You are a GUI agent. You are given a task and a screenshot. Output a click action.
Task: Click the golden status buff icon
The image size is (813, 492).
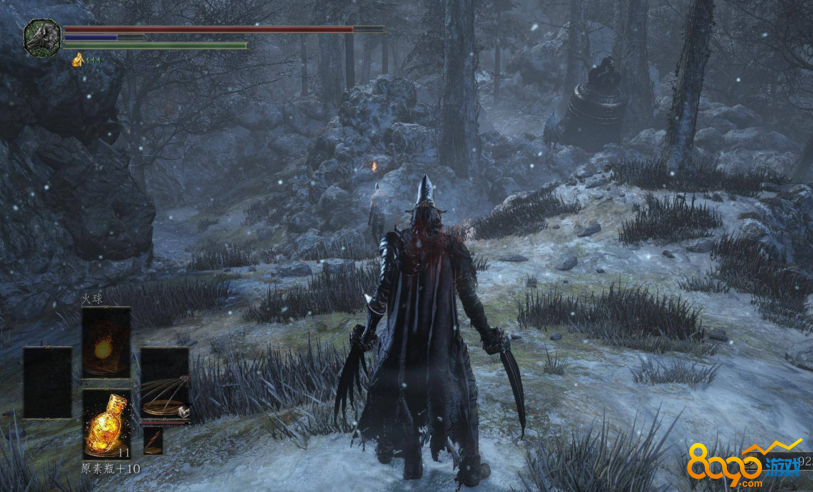tap(78, 60)
